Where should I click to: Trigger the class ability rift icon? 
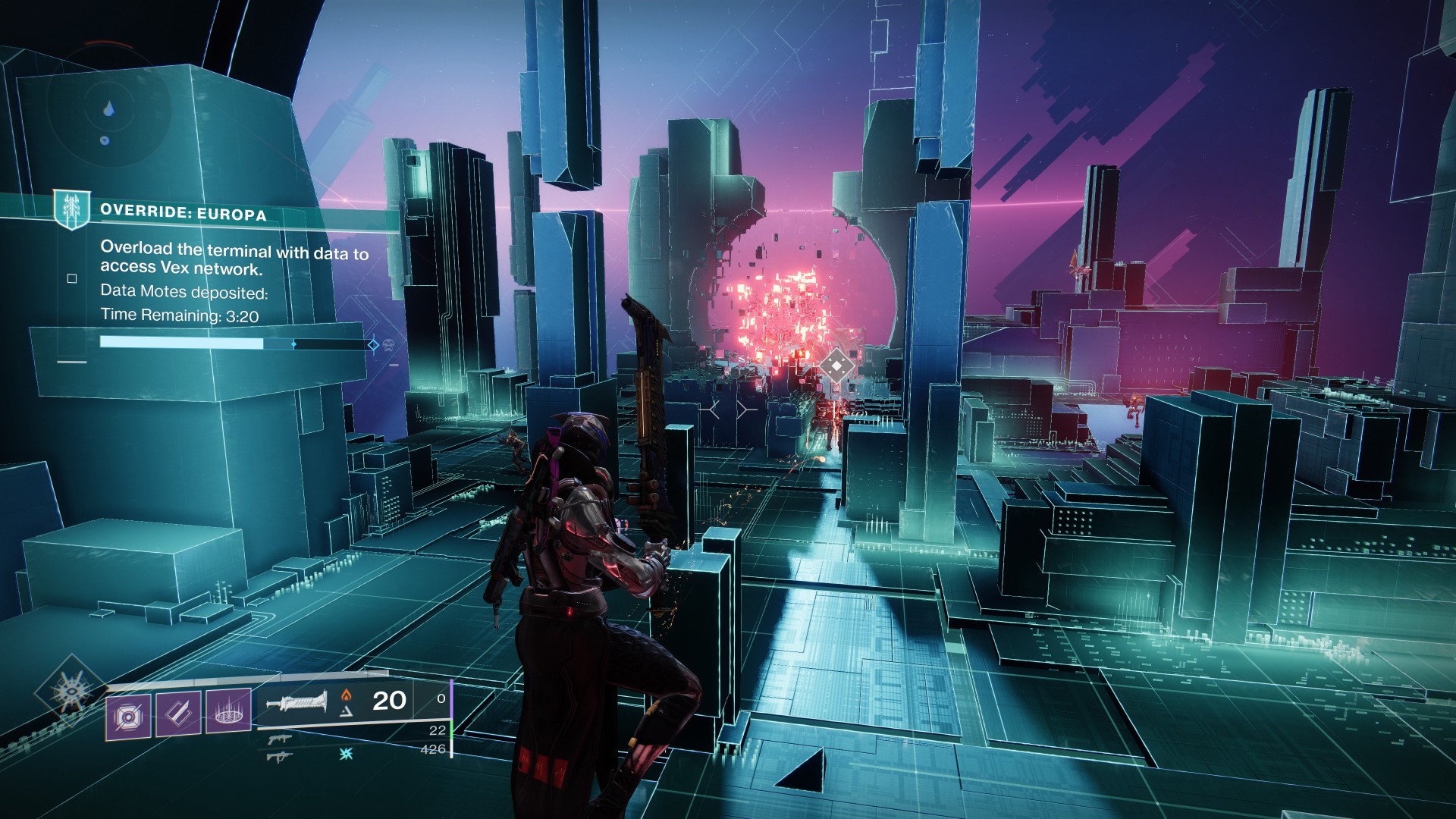coord(228,714)
